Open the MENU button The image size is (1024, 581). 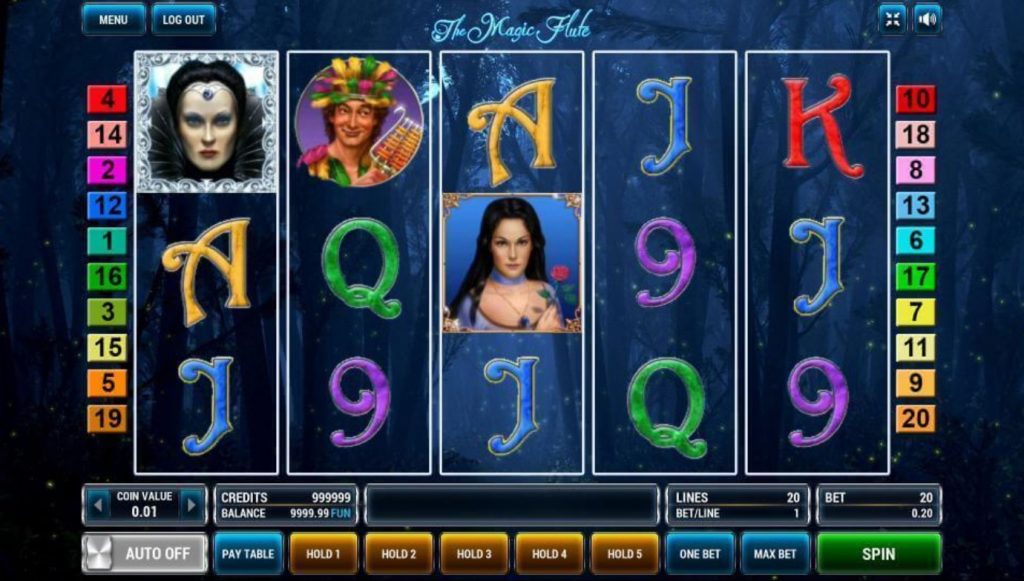[114, 19]
